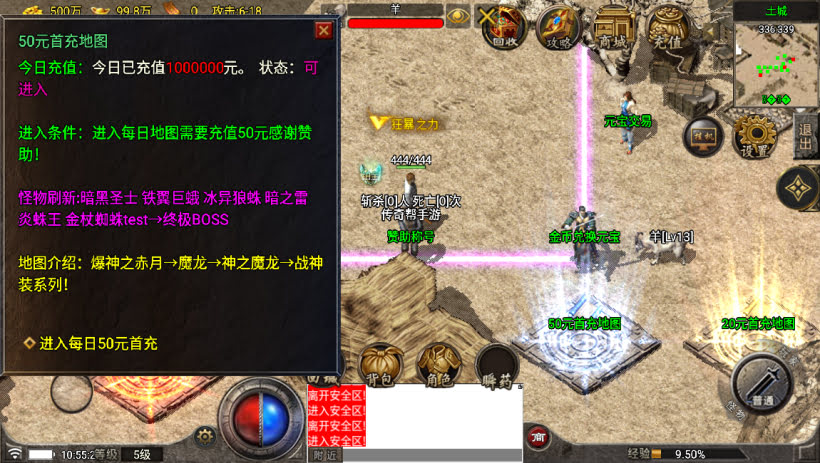Activate the diamond shuriken skill button
820x463 pixels.
click(797, 186)
